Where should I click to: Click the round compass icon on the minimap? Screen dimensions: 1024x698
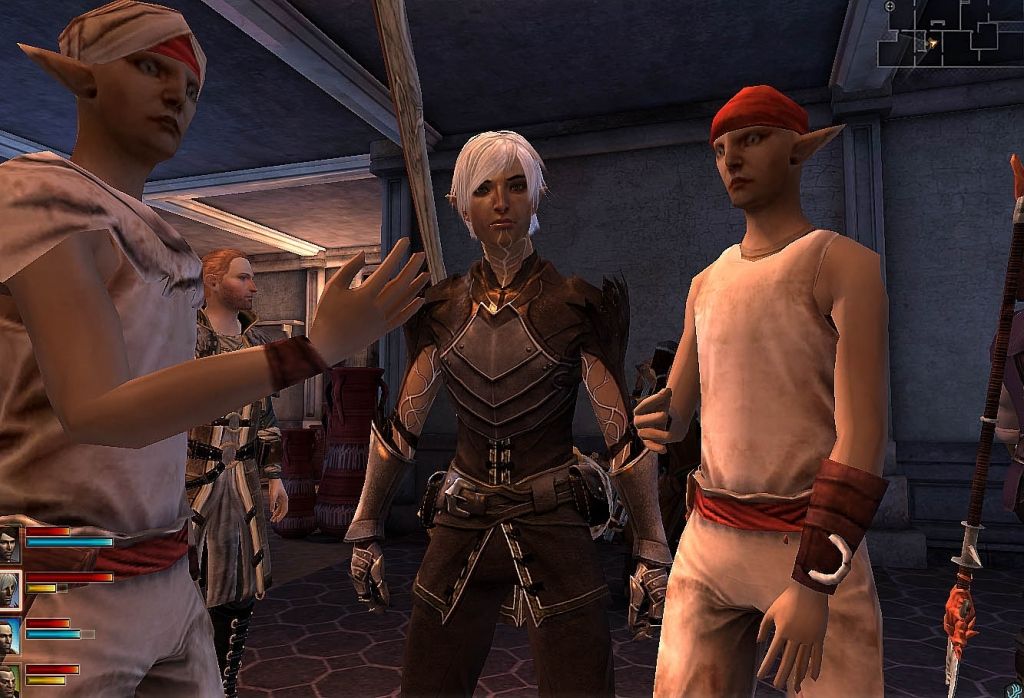[x=890, y=6]
